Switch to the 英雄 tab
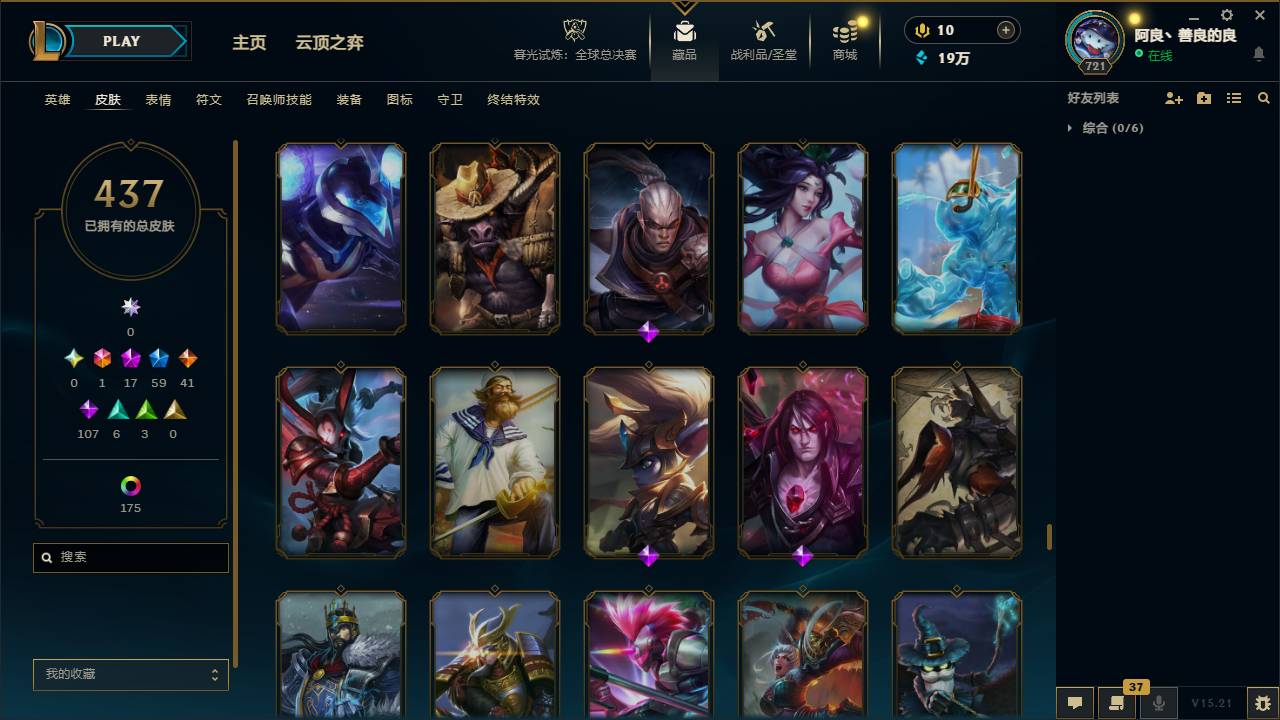This screenshot has width=1280, height=720. pyautogui.click(x=56, y=100)
